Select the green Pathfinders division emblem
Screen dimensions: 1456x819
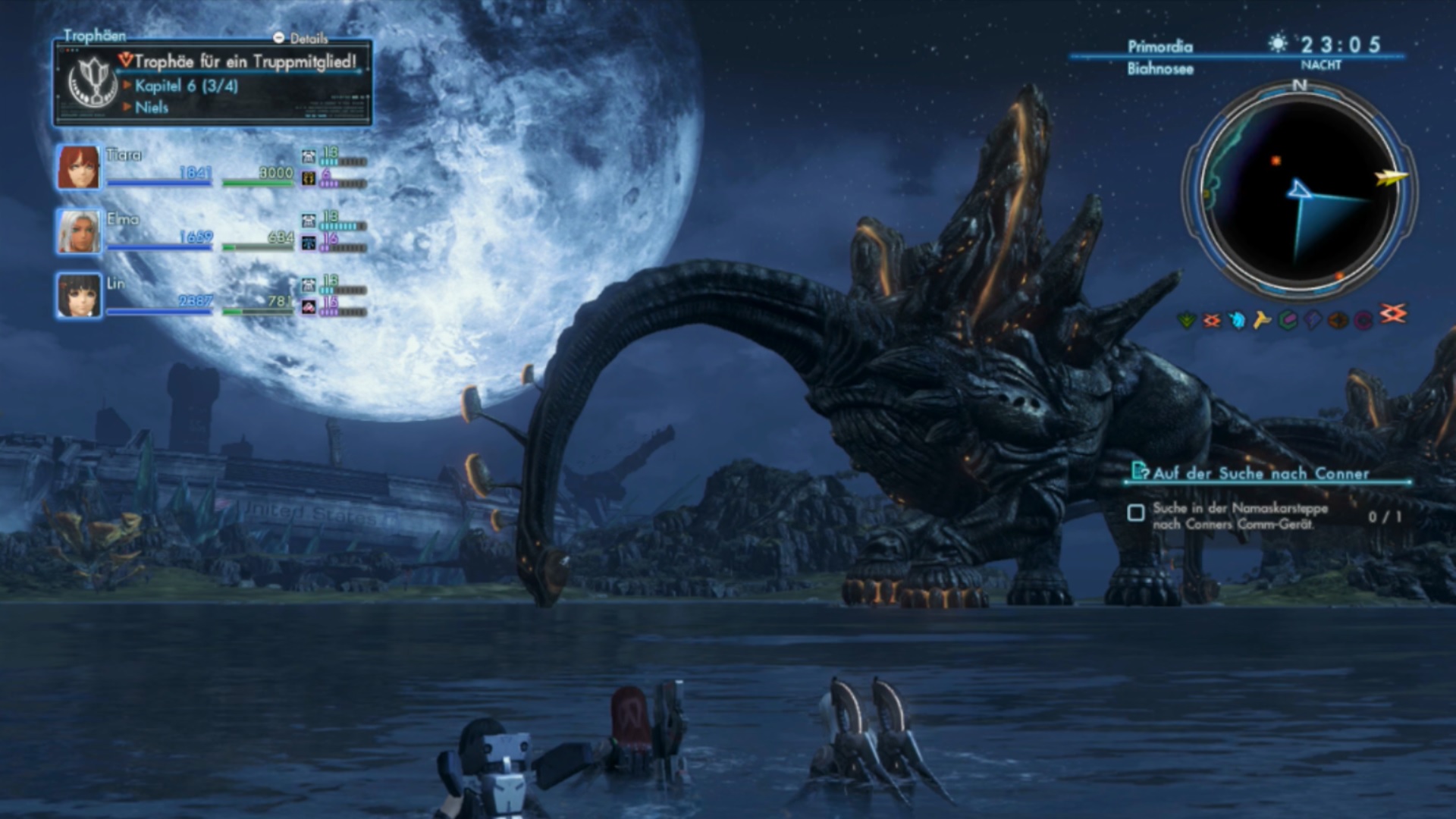point(1186,321)
